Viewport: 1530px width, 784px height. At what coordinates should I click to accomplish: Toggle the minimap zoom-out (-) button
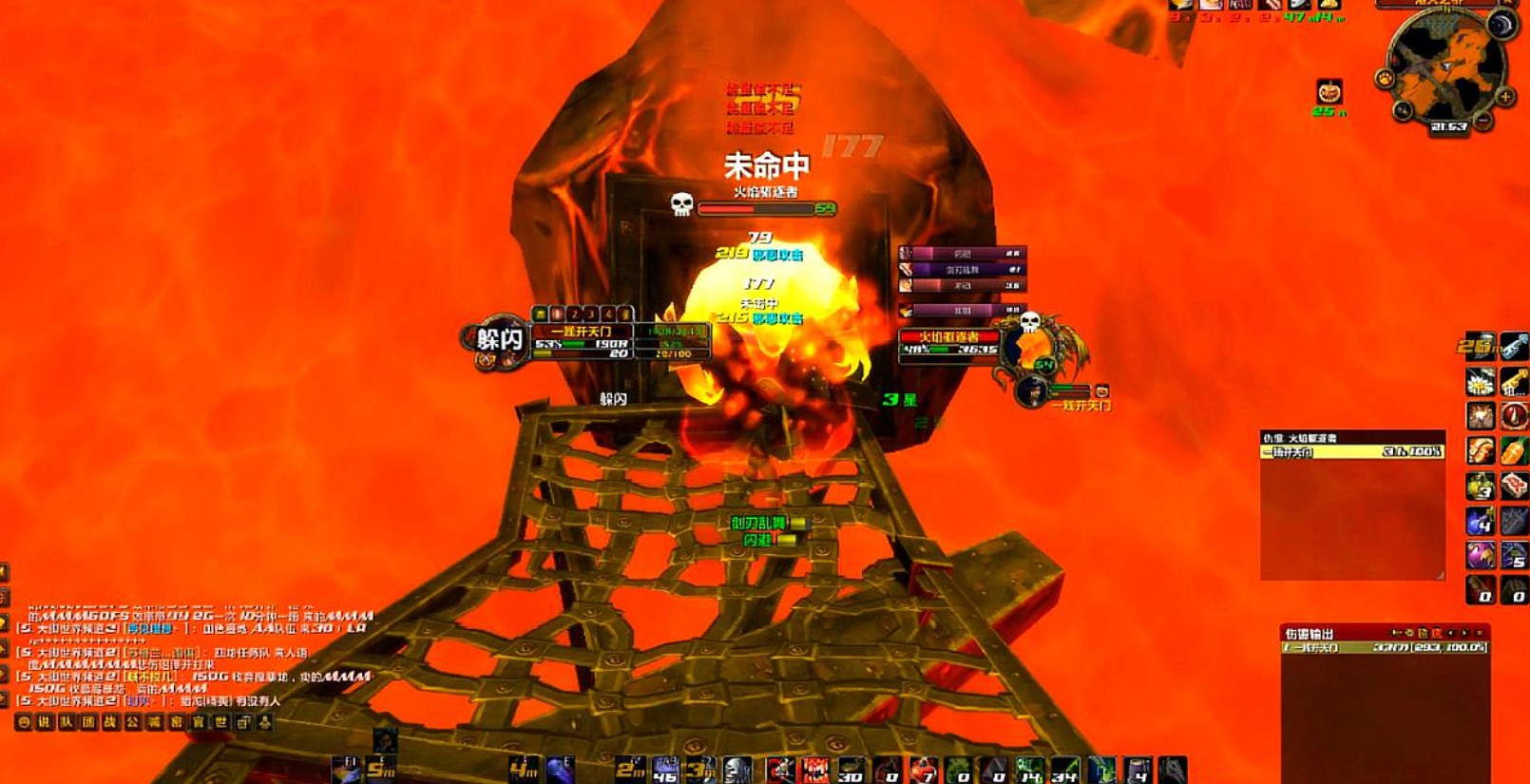(x=1482, y=120)
